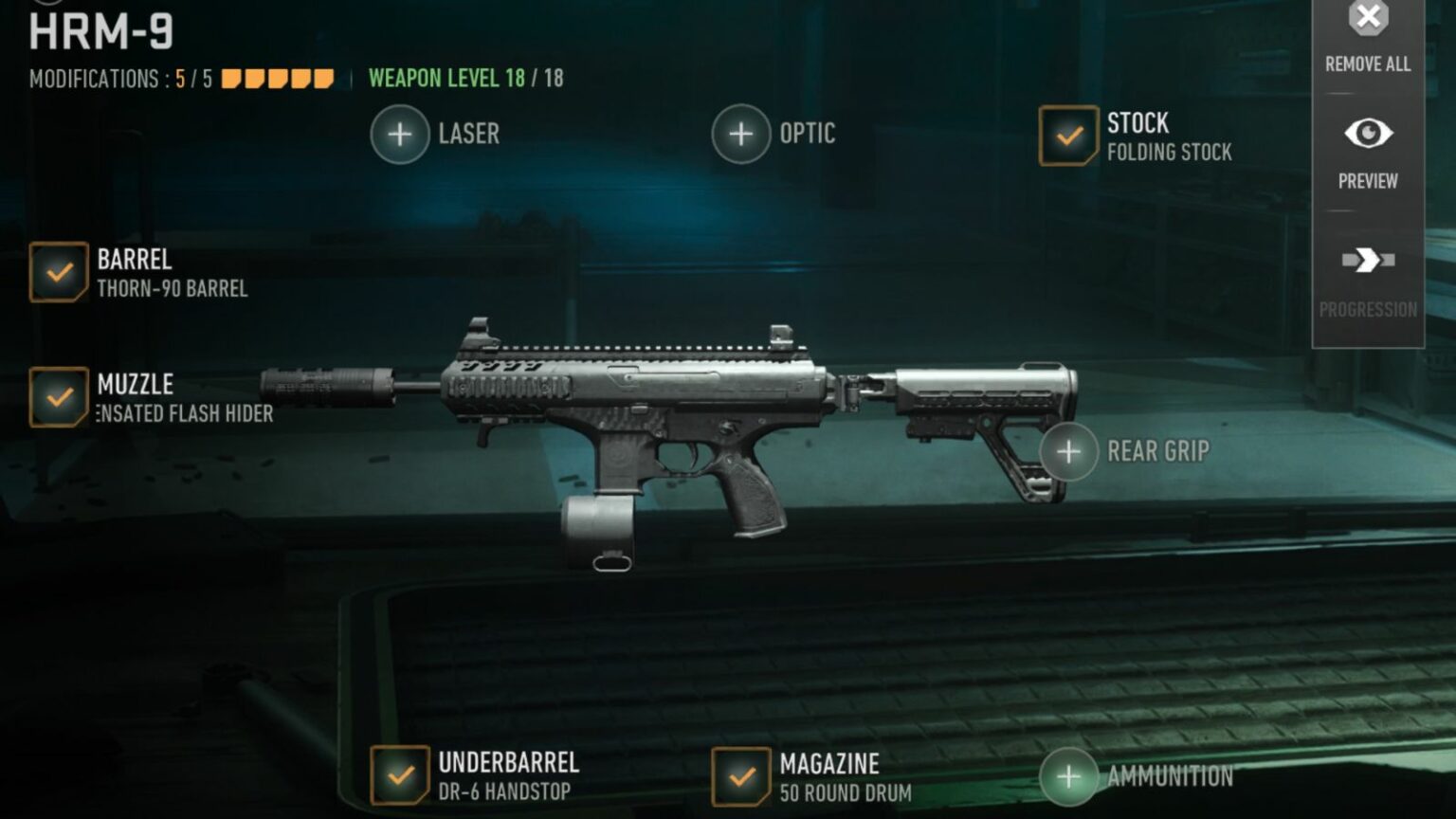Screen dimensions: 1456x819
Task: Open the Ammunition attachment slot
Action: pos(1067,776)
